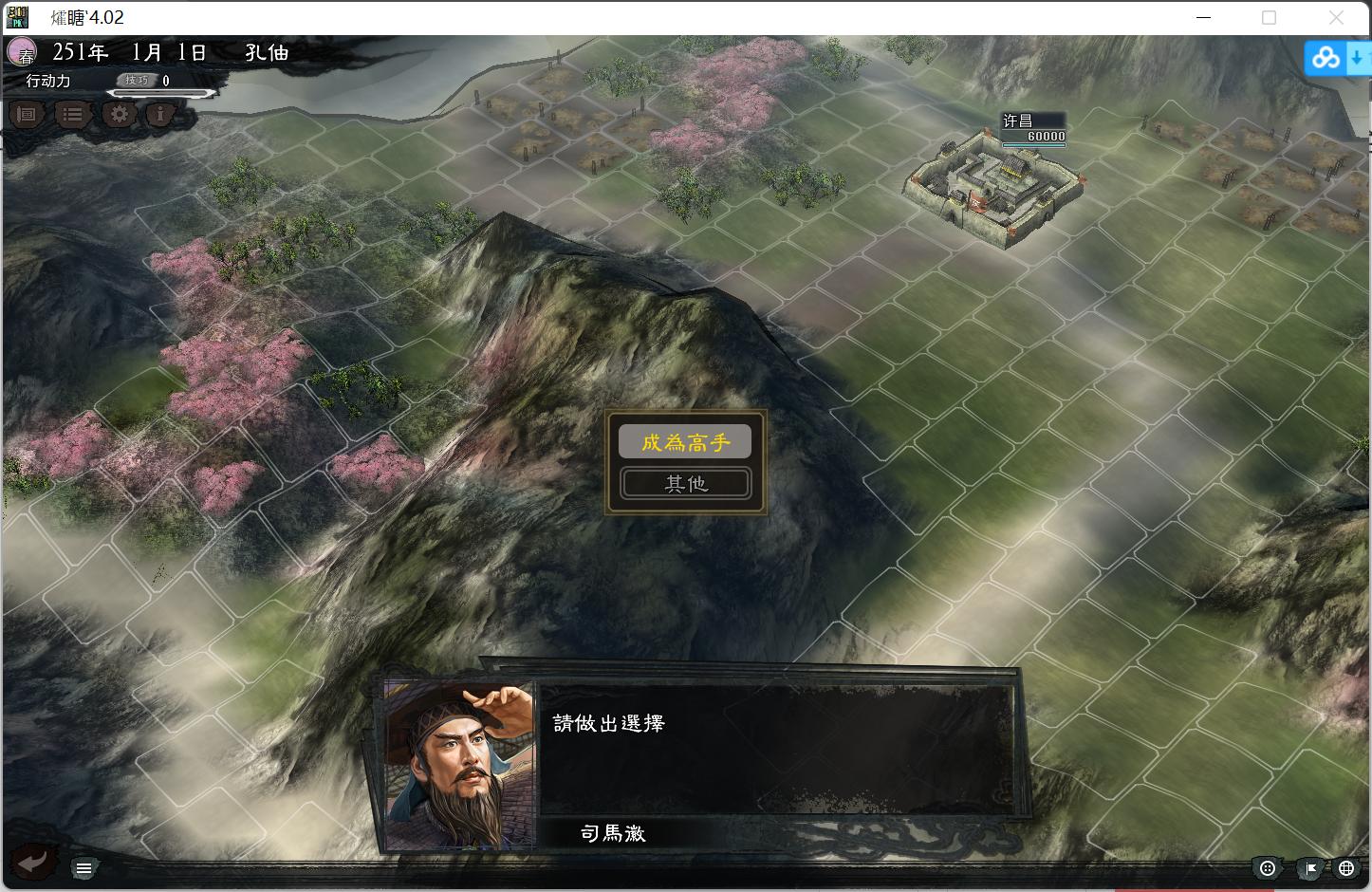
Task: Click the info icon in the top-left toolbar
Action: 160,114
